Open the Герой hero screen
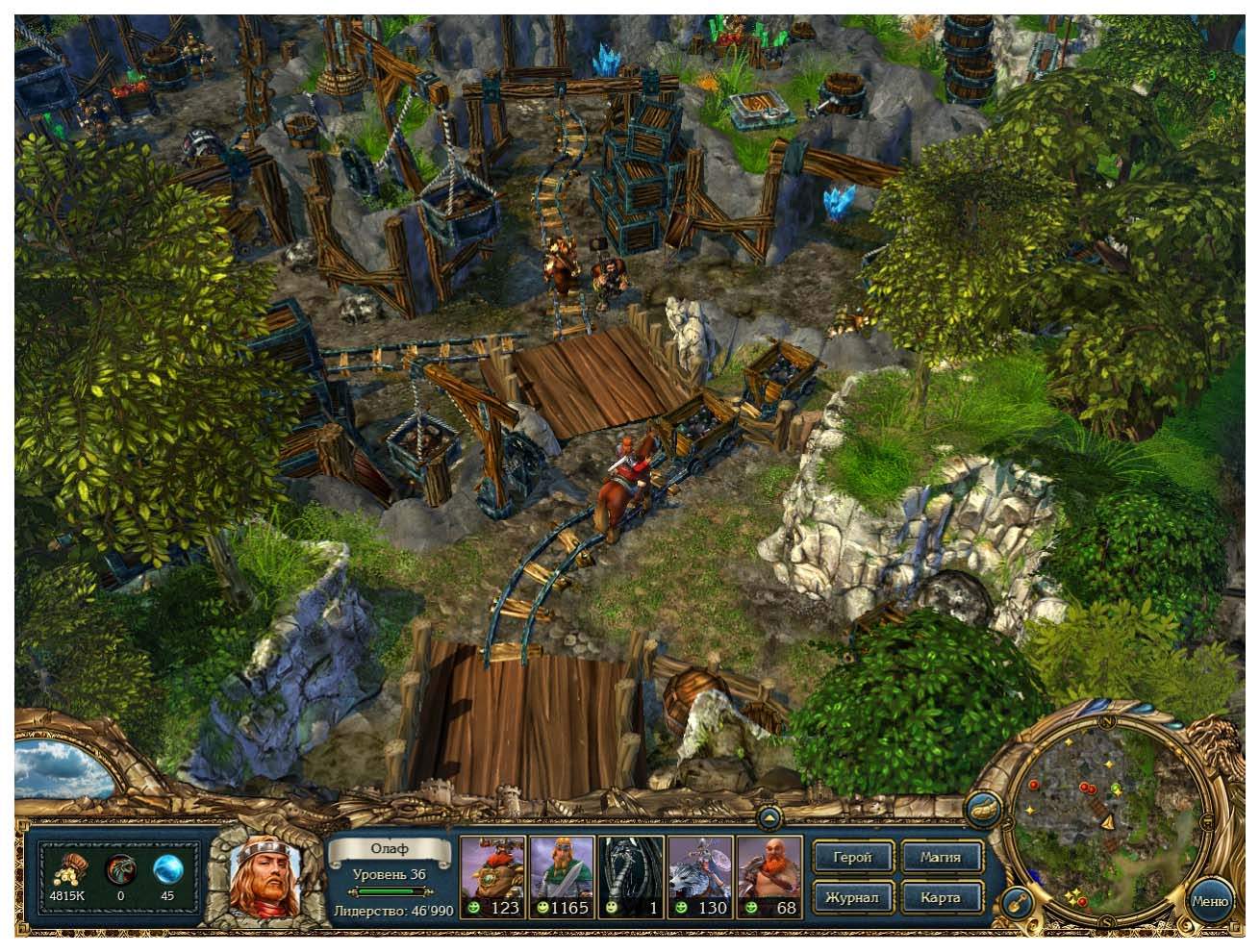Screen dimensions: 1260x952 853,857
